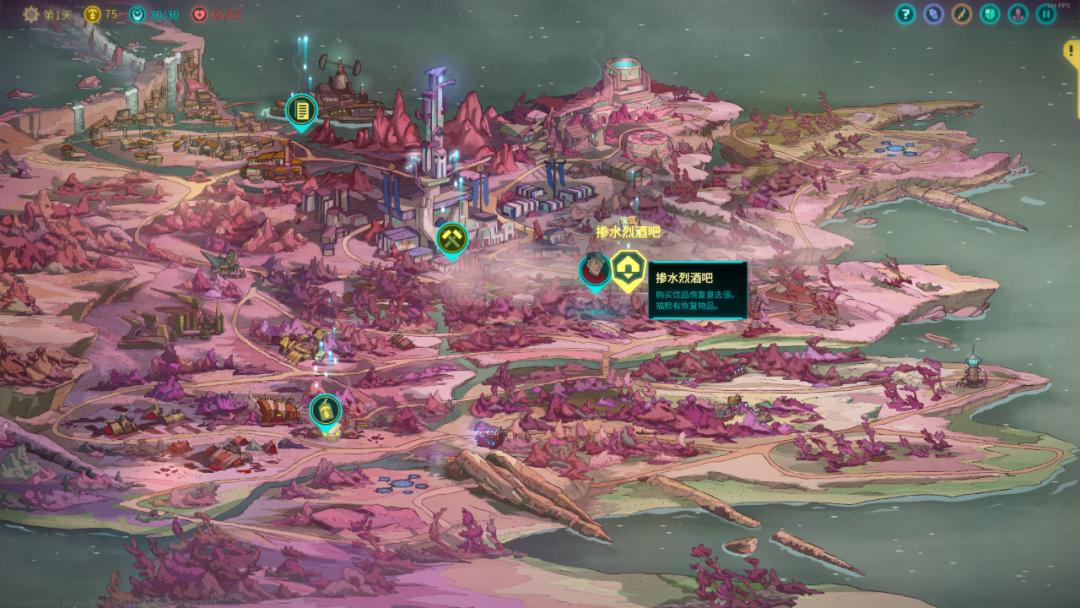
Task: Click the gear icon beside the day counter
Action: pos(30,14)
